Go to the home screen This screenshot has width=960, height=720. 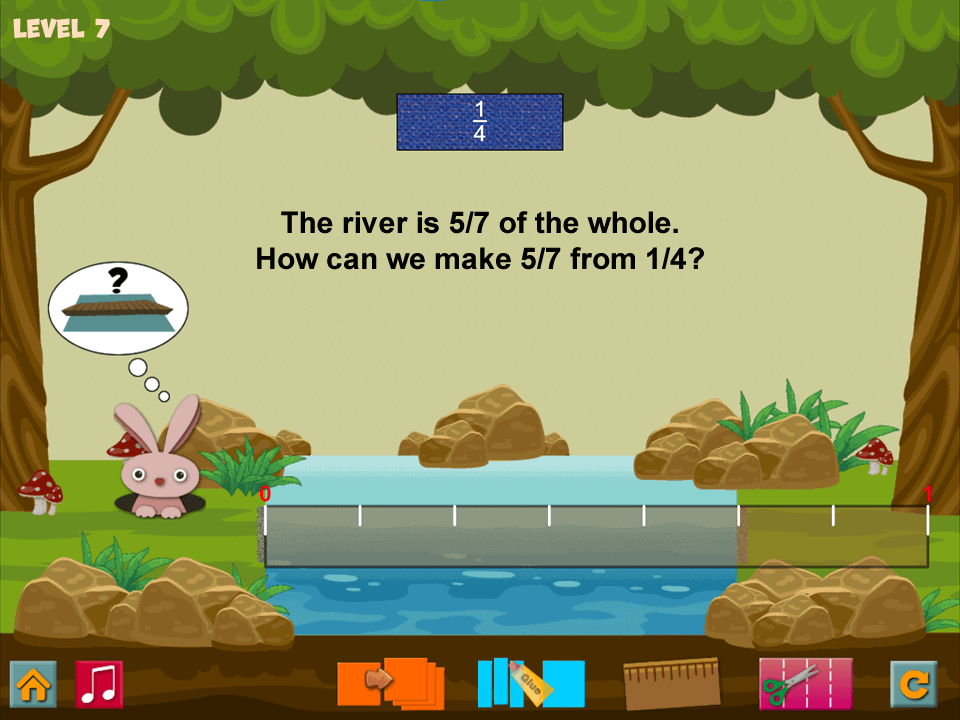[33, 685]
